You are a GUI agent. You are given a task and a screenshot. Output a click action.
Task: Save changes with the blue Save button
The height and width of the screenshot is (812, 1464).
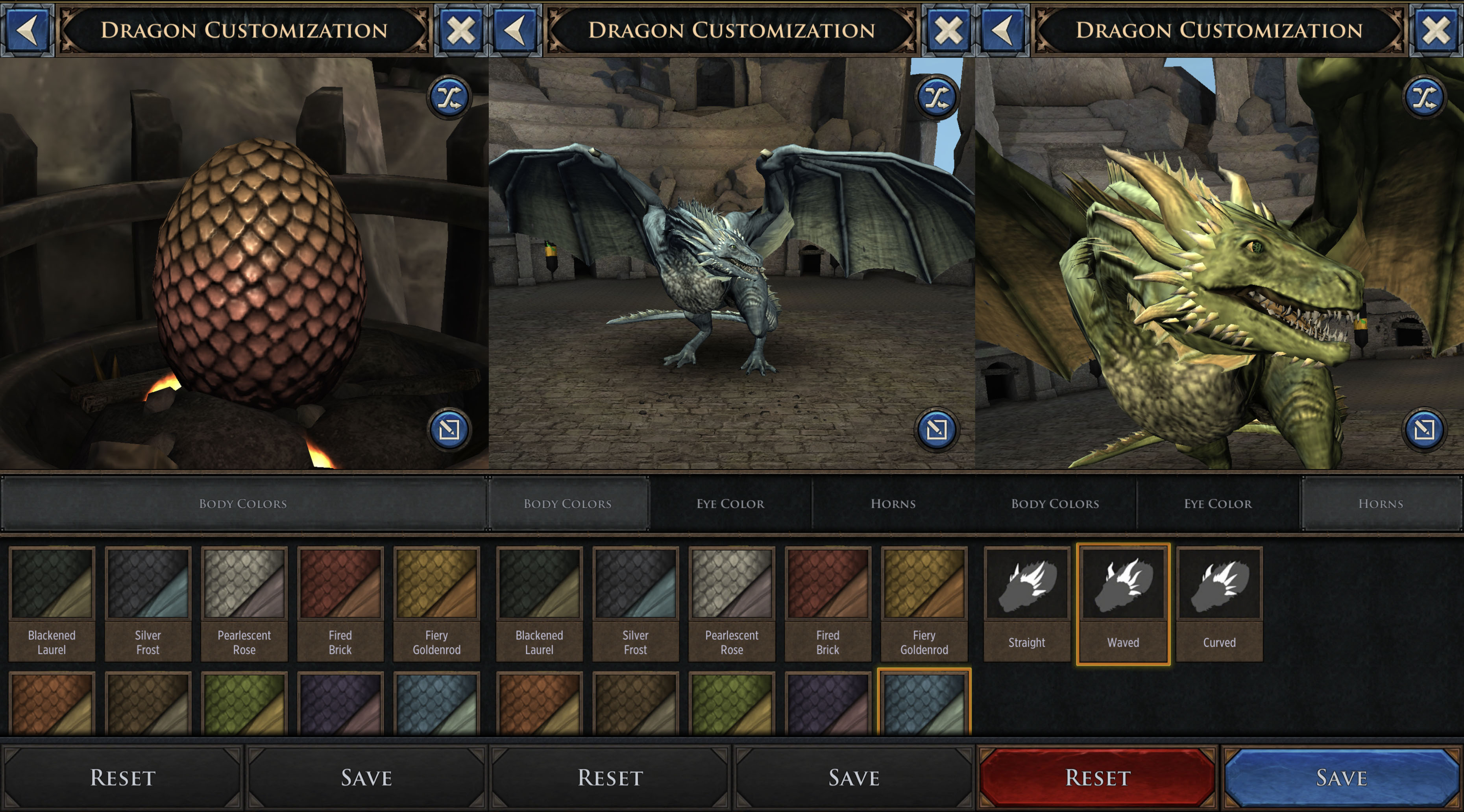1341,777
